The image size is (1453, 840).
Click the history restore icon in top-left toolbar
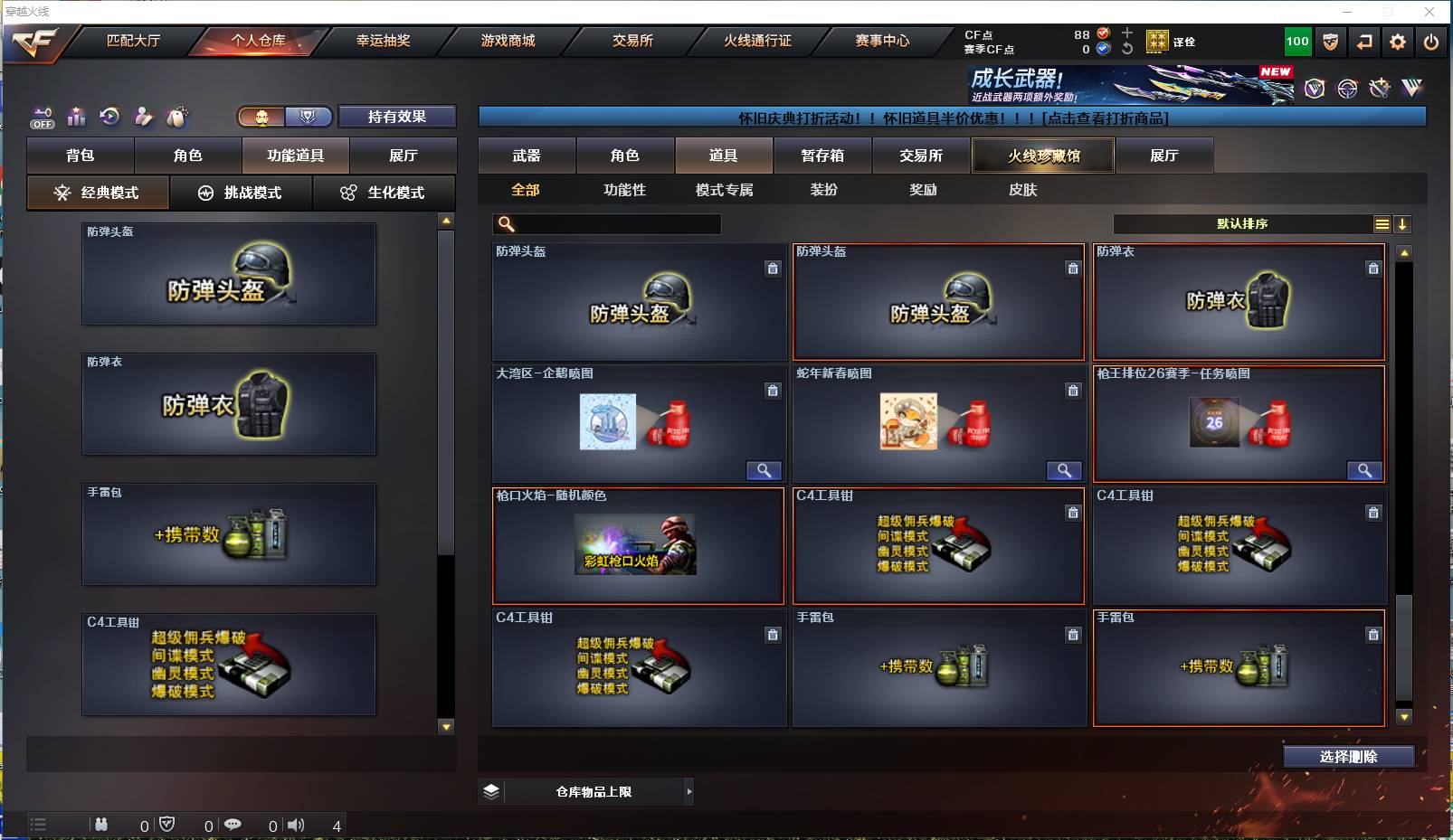pos(109,116)
